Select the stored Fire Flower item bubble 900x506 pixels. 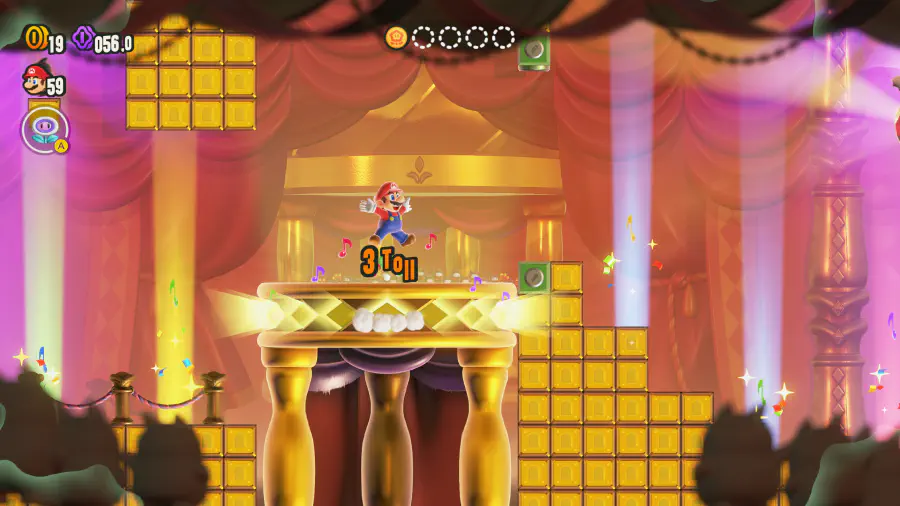pyautogui.click(x=44, y=130)
